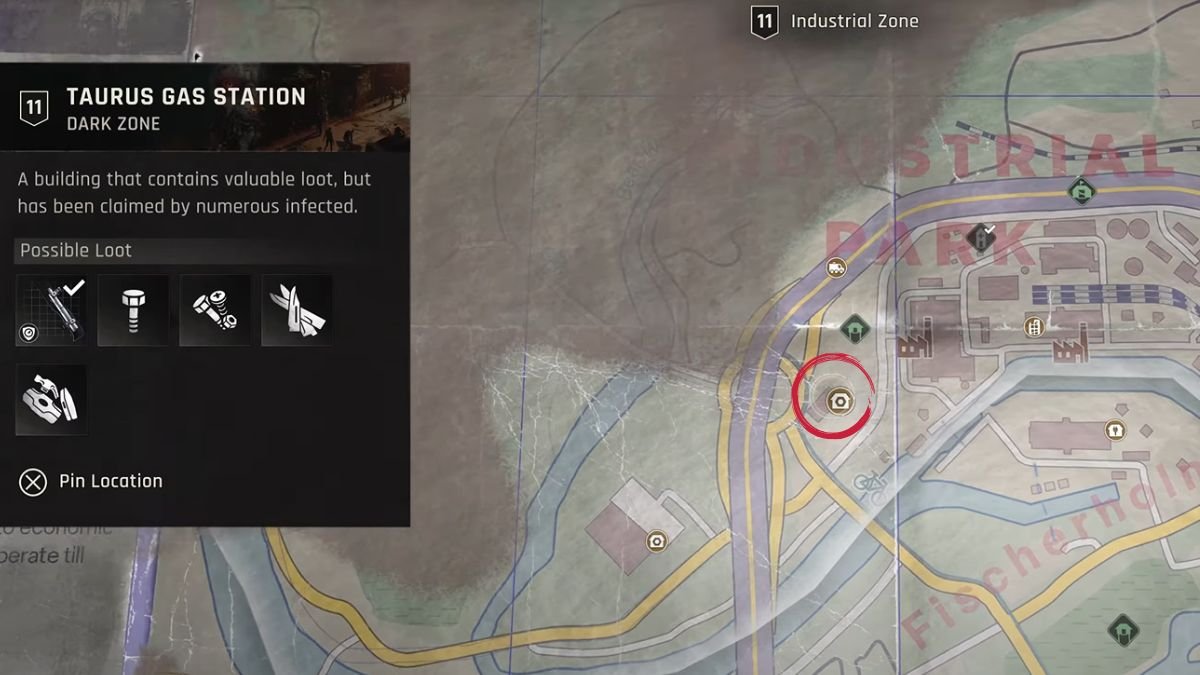Image resolution: width=1200 pixels, height=675 pixels.
Task: Select the dark zone marker beside the pink building
Action: pyautogui.click(x=656, y=541)
